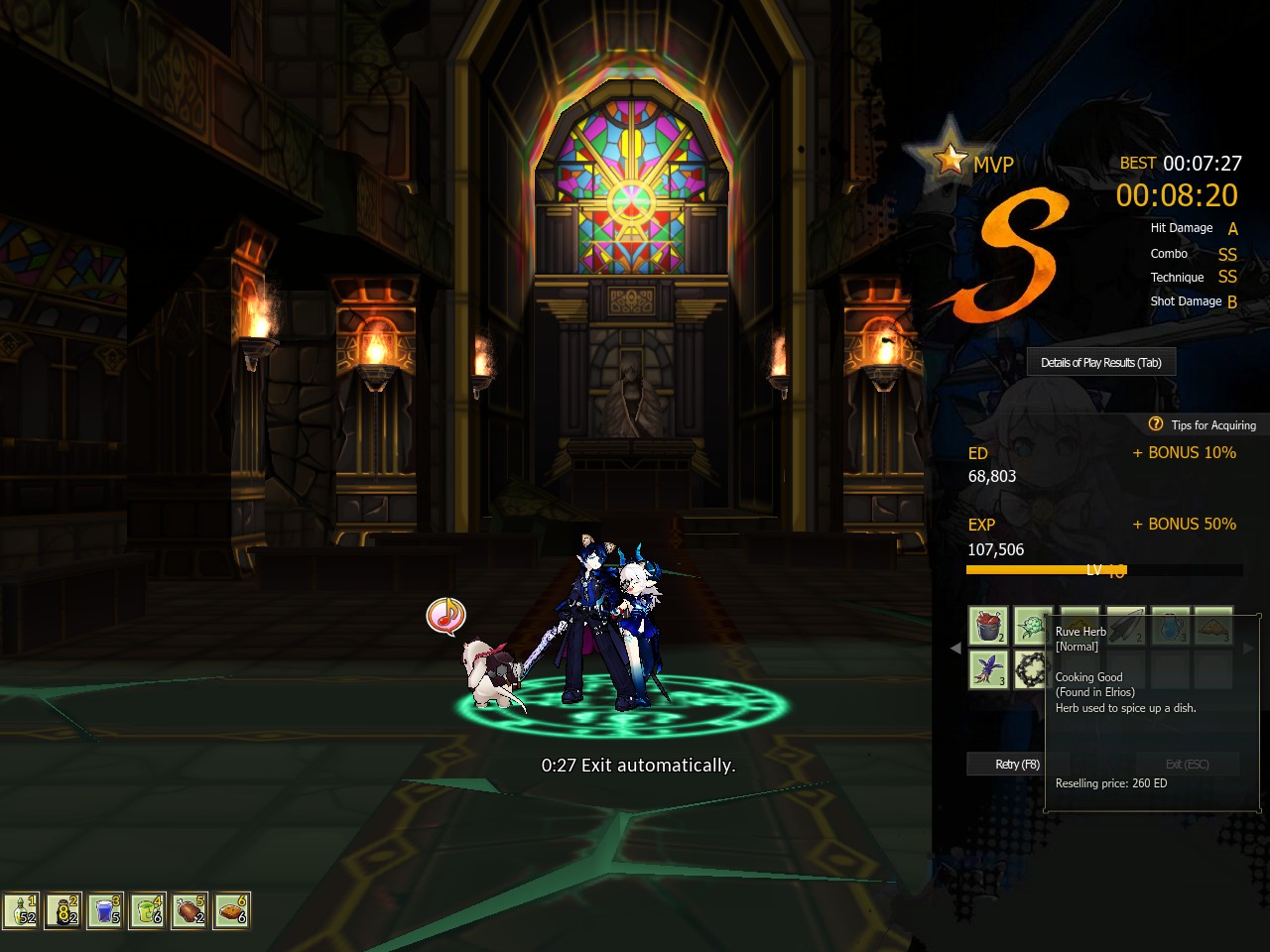Click the musical note speech bubble above the pet
The image size is (1270, 952).
(x=444, y=615)
